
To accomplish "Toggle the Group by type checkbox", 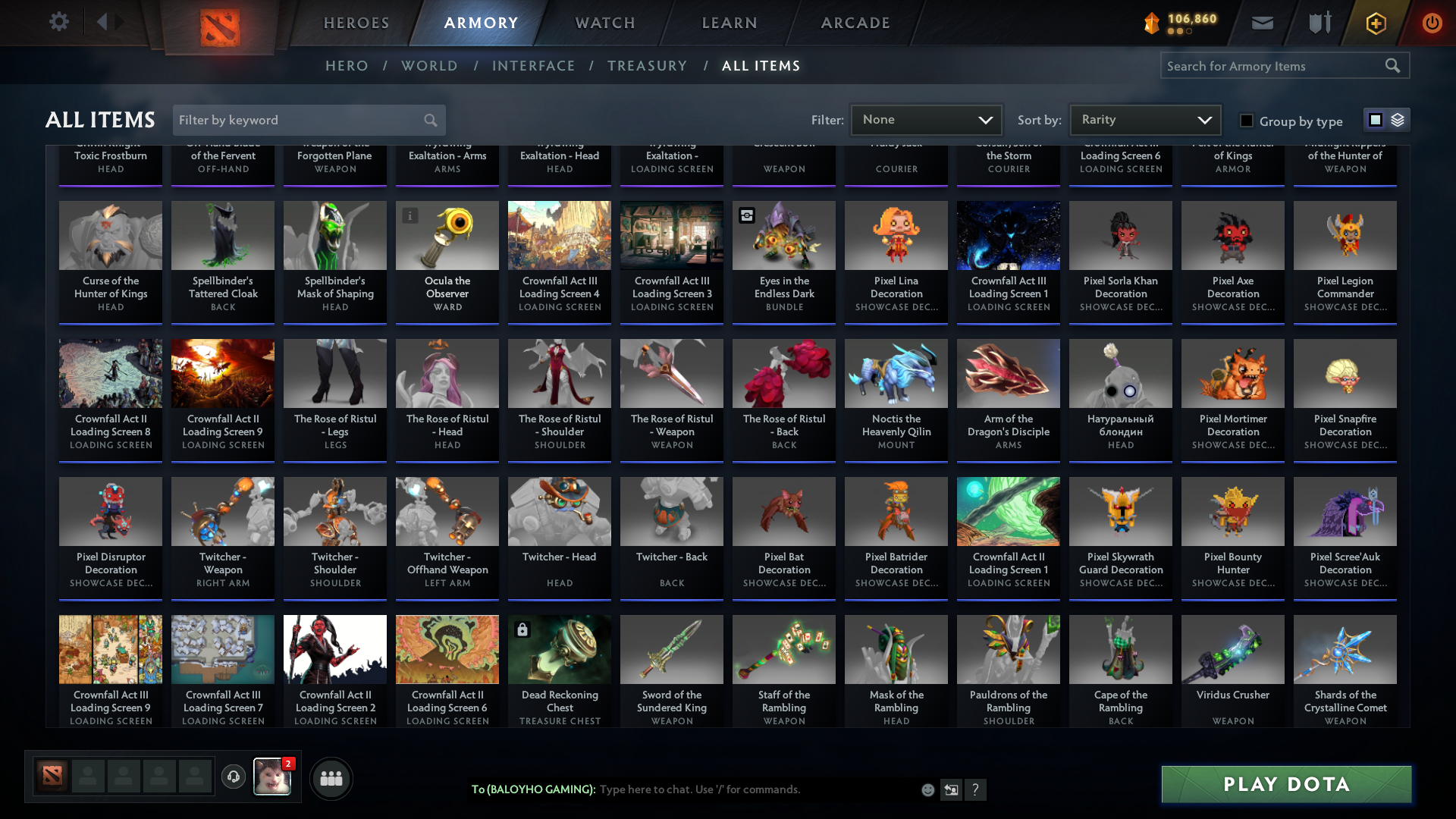I will [x=1246, y=120].
